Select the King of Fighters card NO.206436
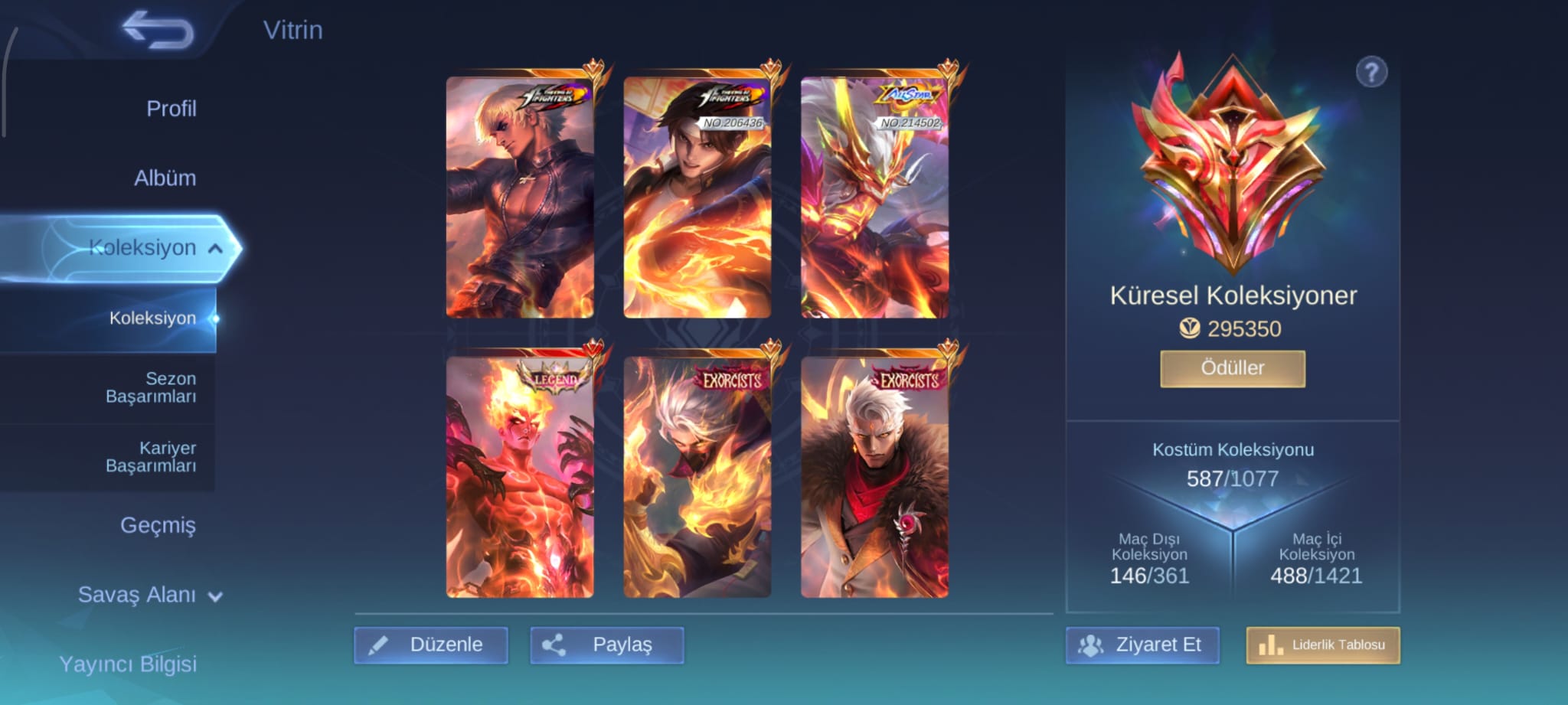This screenshot has height=705, width=1568. pos(697,197)
